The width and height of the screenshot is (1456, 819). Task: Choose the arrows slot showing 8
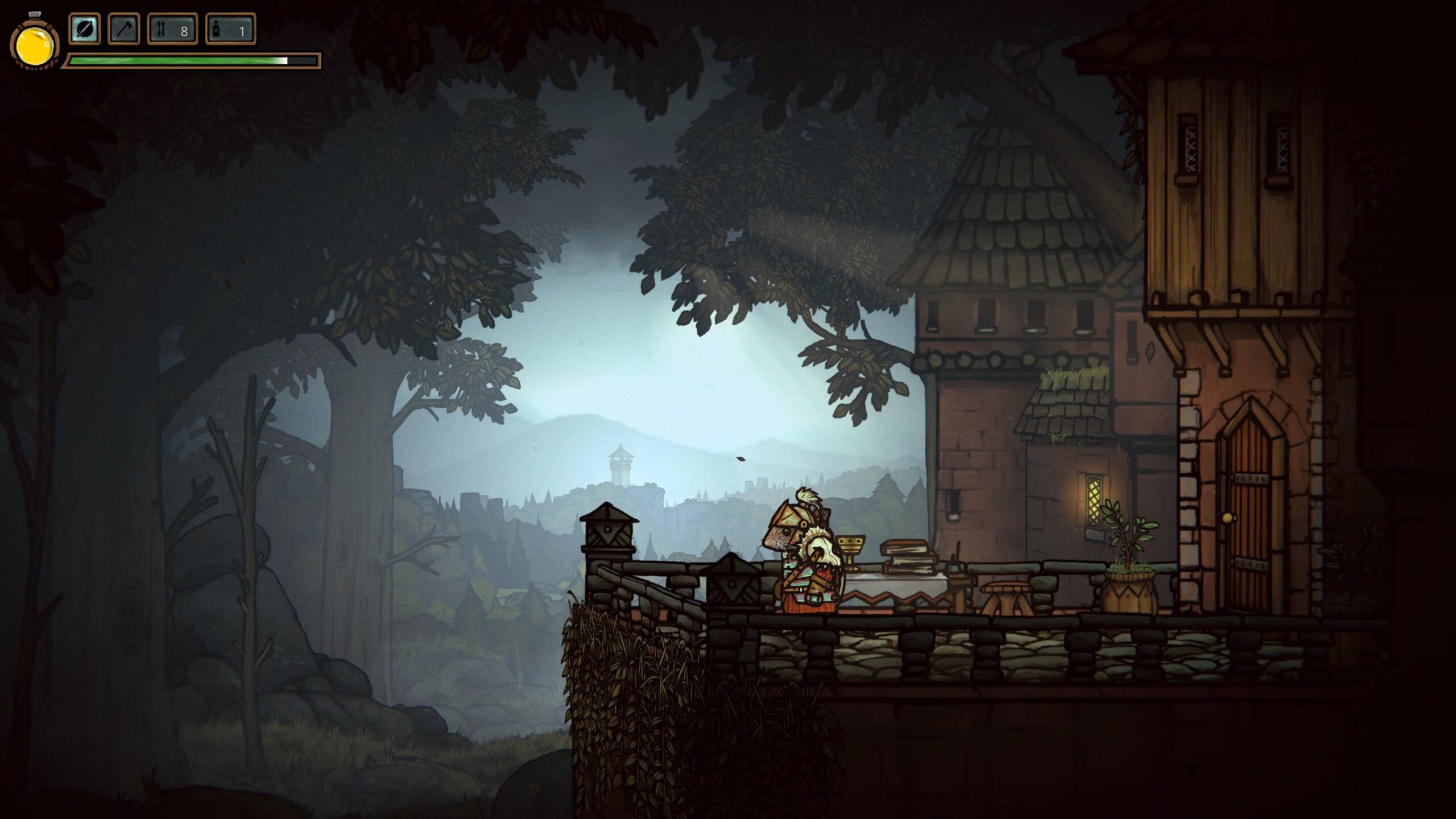(173, 29)
